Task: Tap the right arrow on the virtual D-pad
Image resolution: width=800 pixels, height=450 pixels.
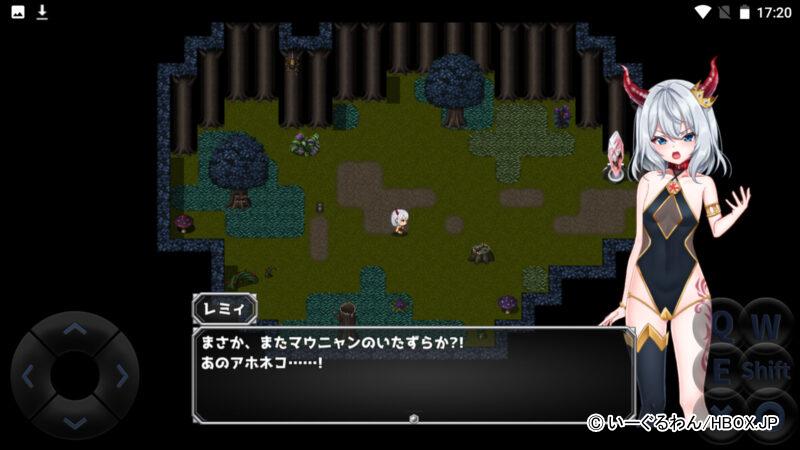Action: coord(121,376)
